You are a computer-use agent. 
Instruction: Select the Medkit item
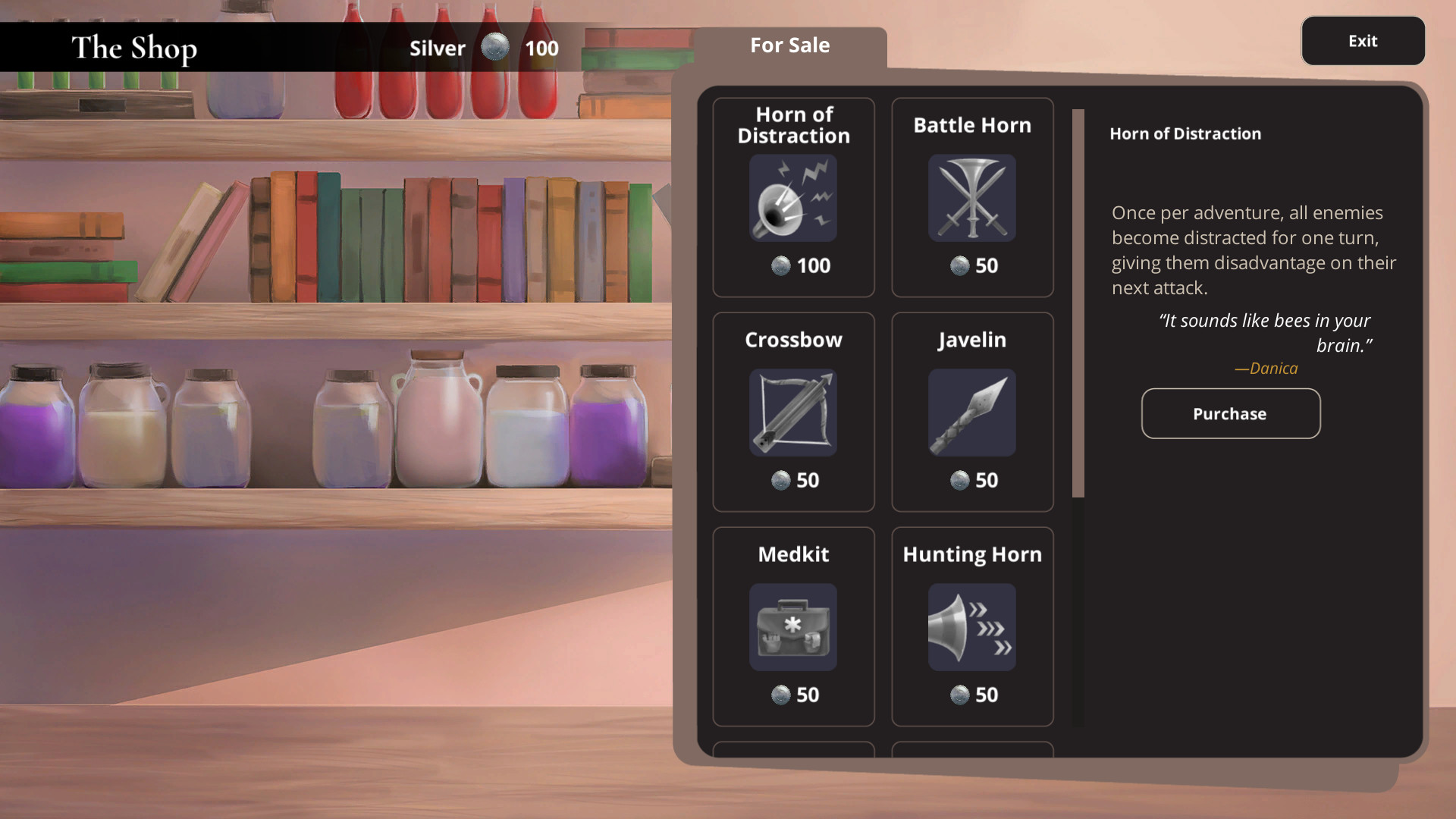click(793, 626)
